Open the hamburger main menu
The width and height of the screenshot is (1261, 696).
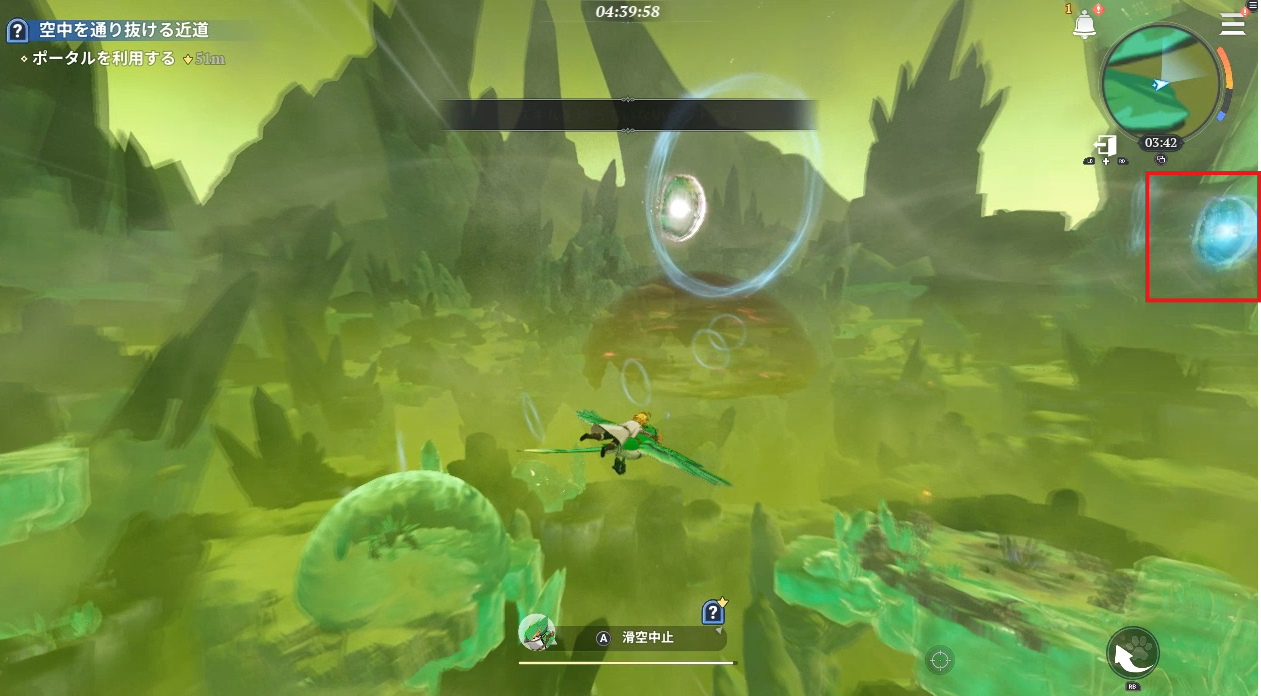click(1232, 25)
